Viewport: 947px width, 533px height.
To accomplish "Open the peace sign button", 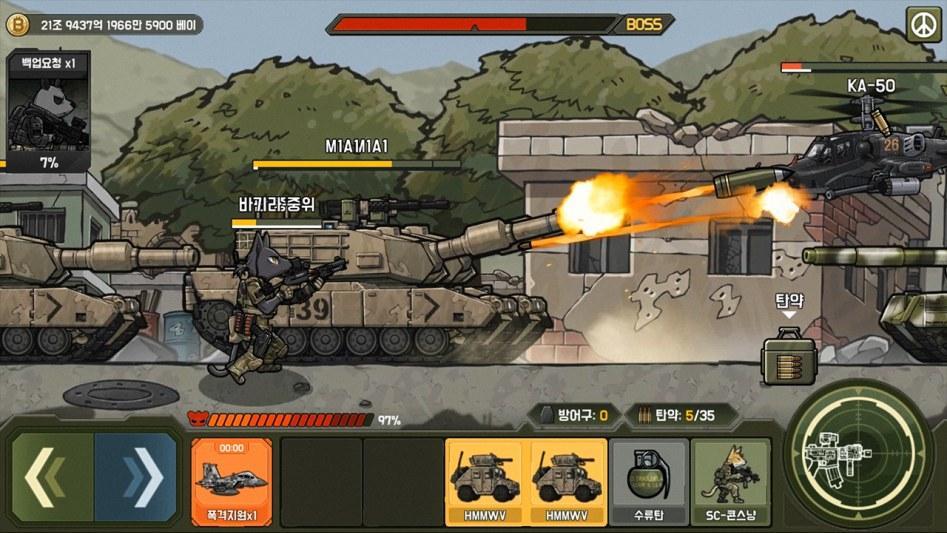I will tap(922, 23).
